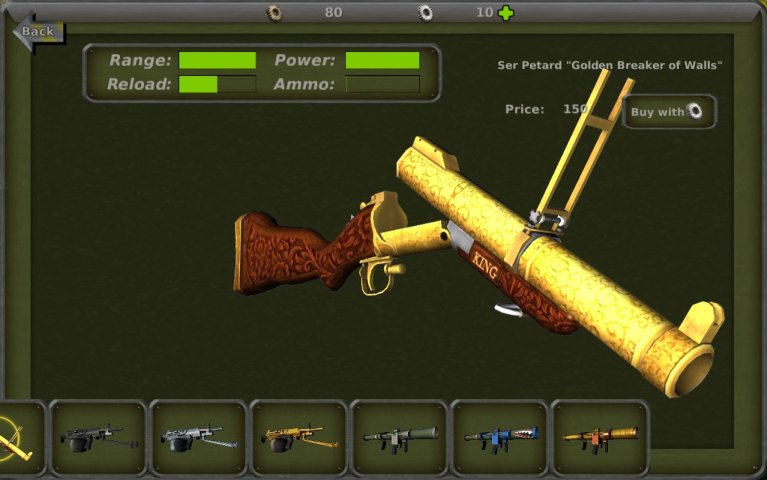This screenshot has width=767, height=480.
Task: Choose the silver machine gun thumbnail
Action: pos(198,437)
